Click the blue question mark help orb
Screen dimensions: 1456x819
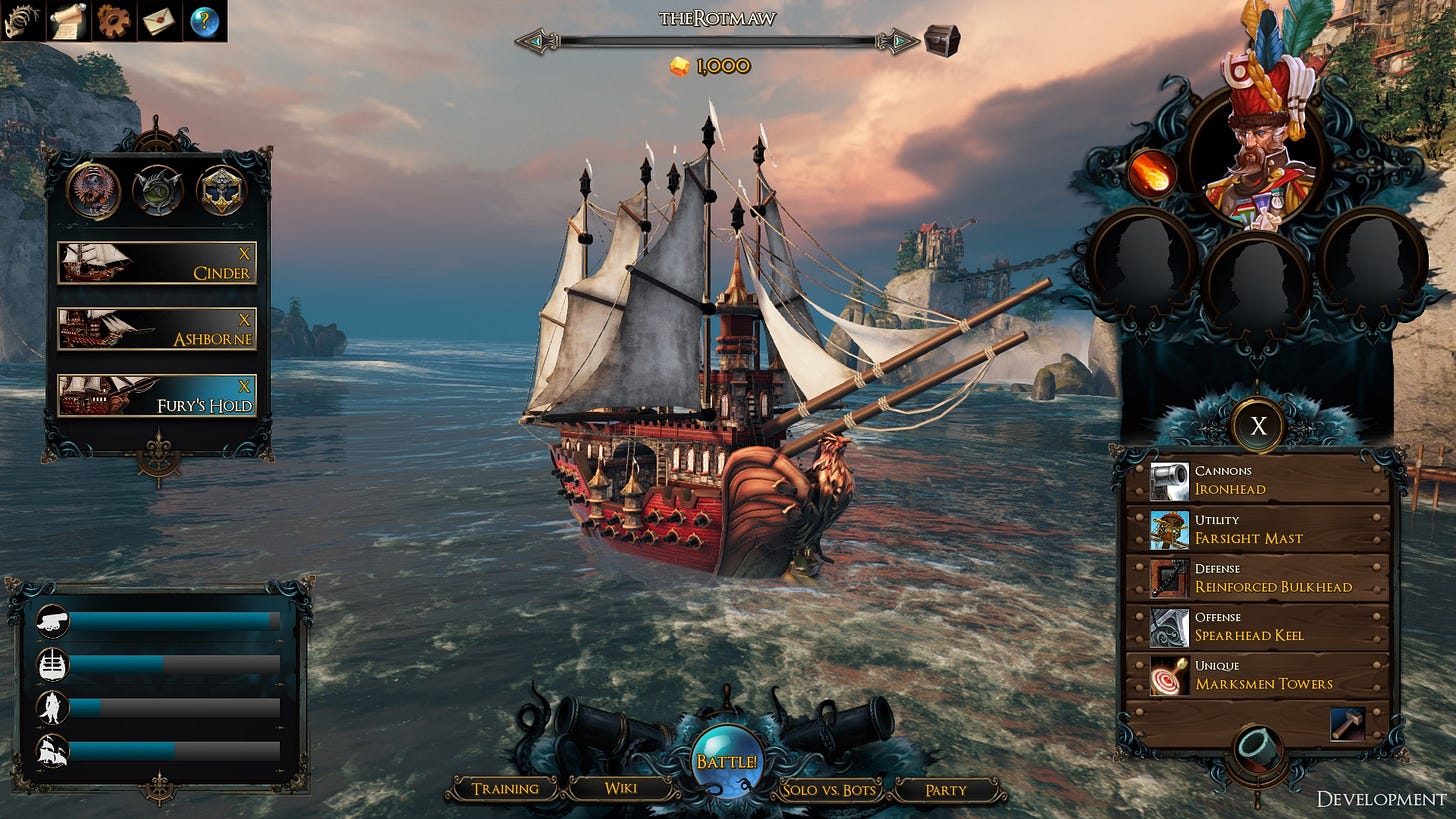click(x=202, y=18)
